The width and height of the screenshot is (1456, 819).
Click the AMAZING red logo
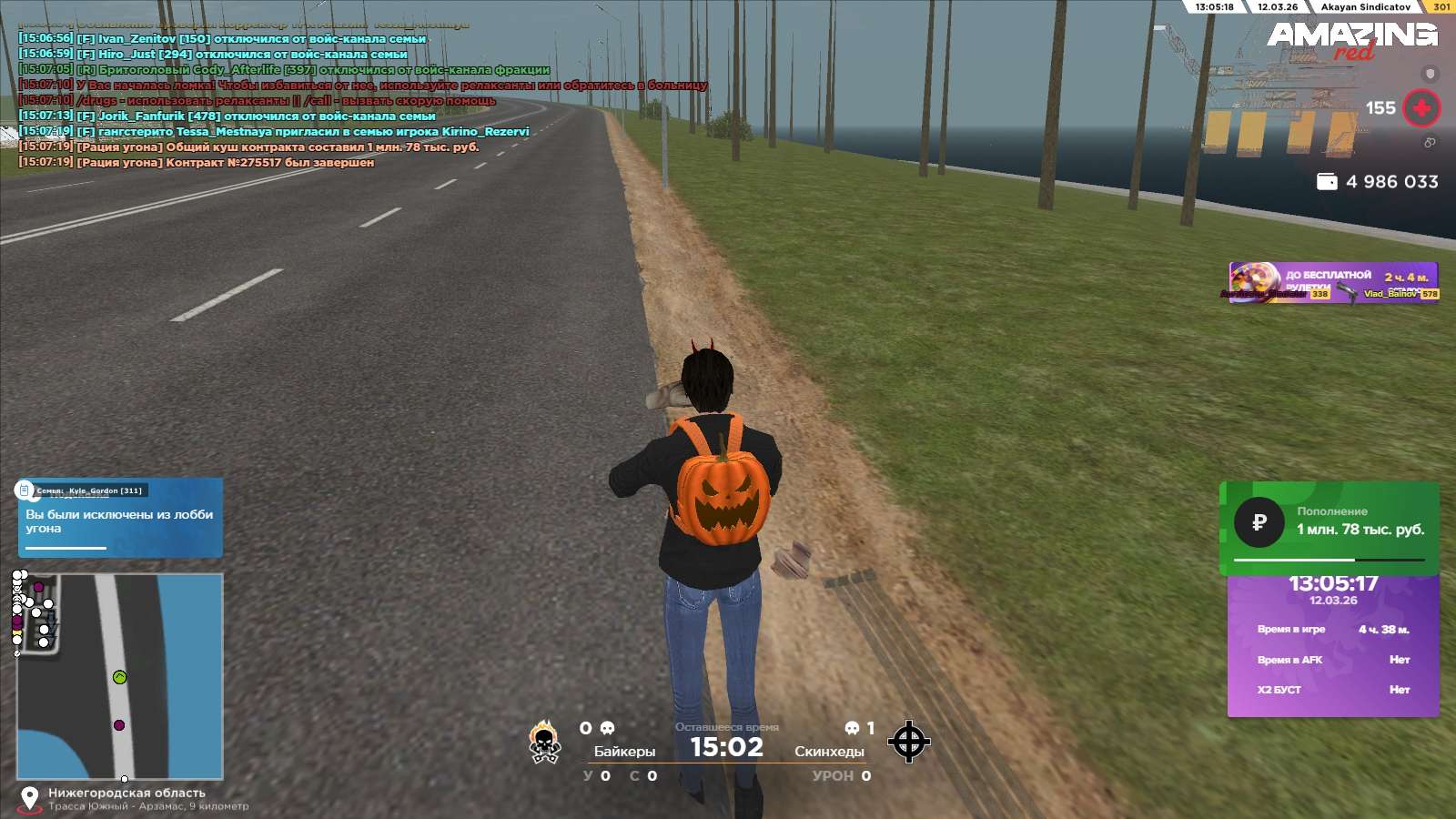click(x=1351, y=38)
